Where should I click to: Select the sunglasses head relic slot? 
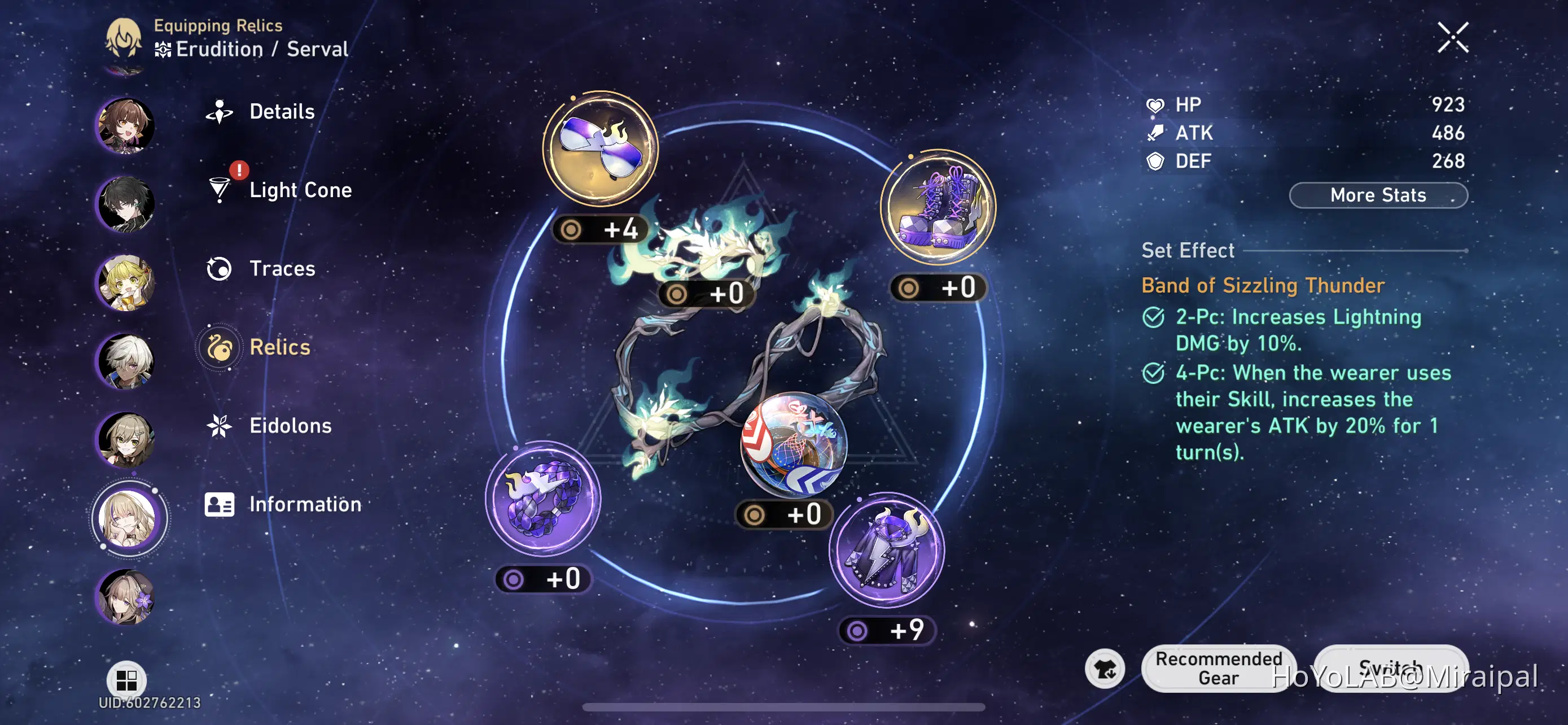tap(600, 149)
